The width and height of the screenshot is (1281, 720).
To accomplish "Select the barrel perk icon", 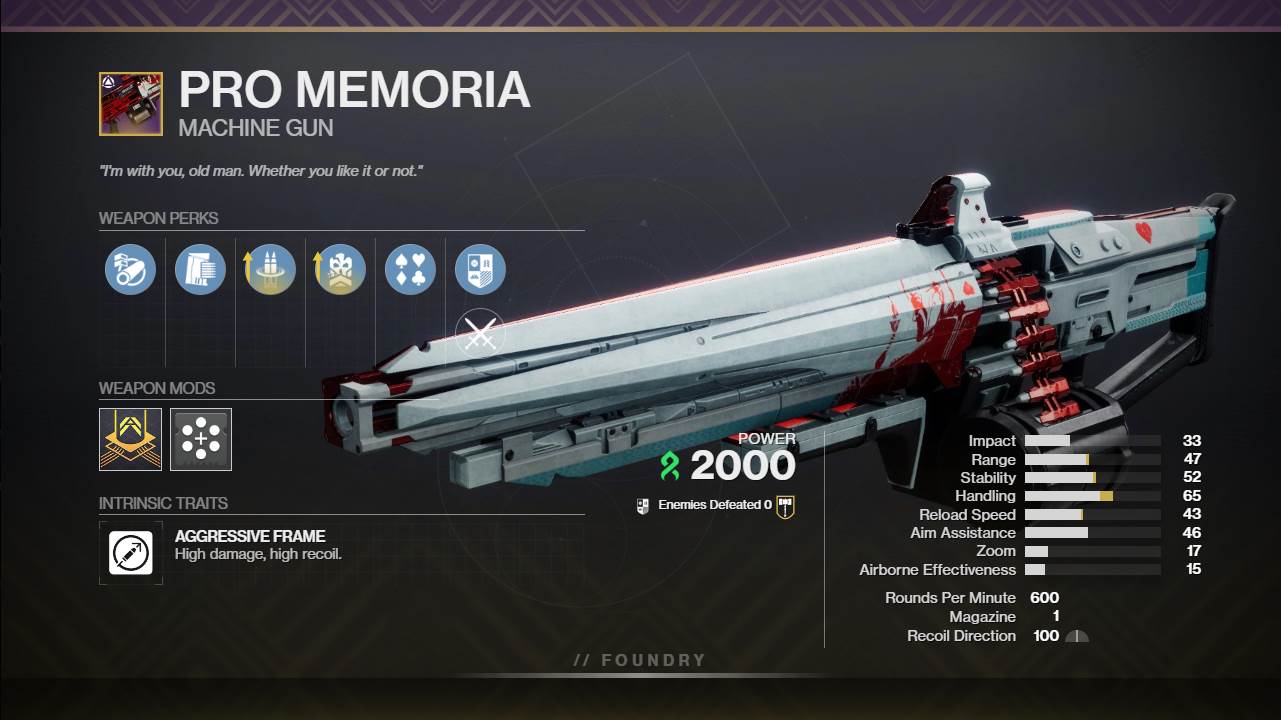I will (130, 269).
